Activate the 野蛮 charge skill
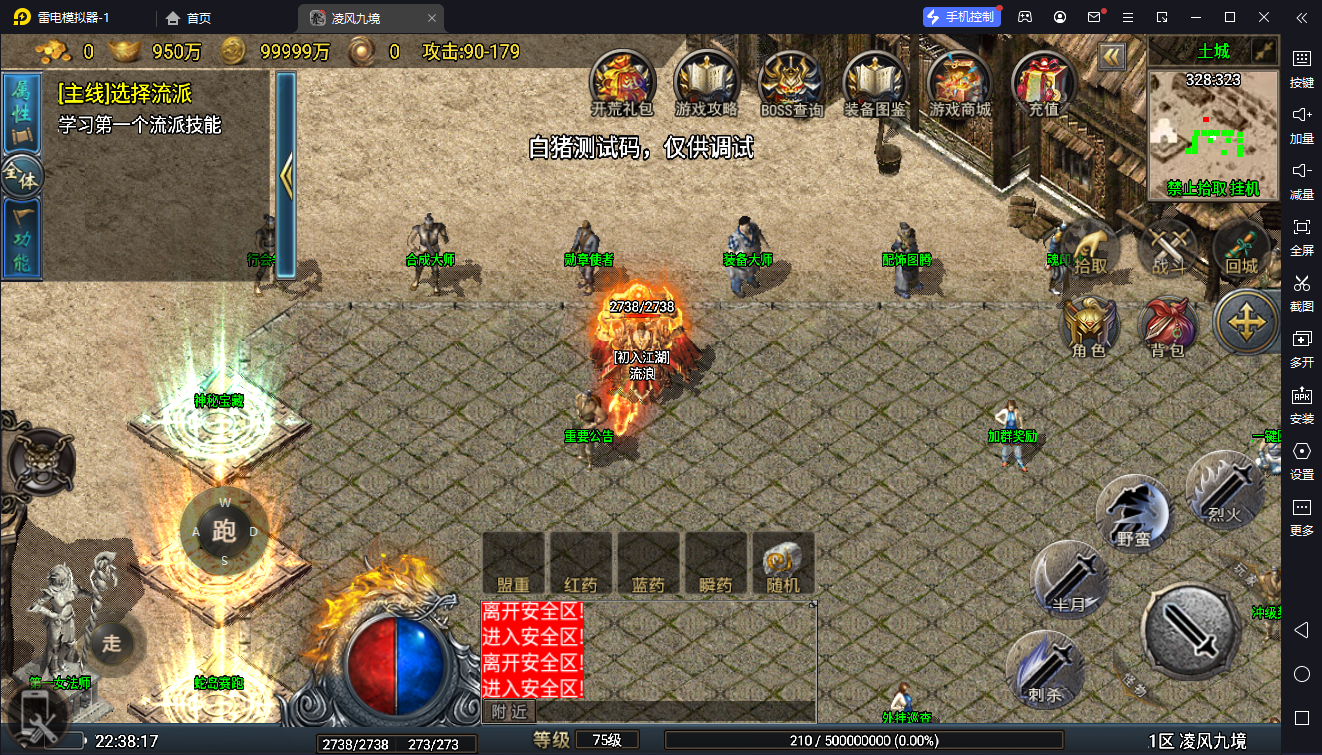Viewport: 1322px width, 755px height. tap(1134, 514)
